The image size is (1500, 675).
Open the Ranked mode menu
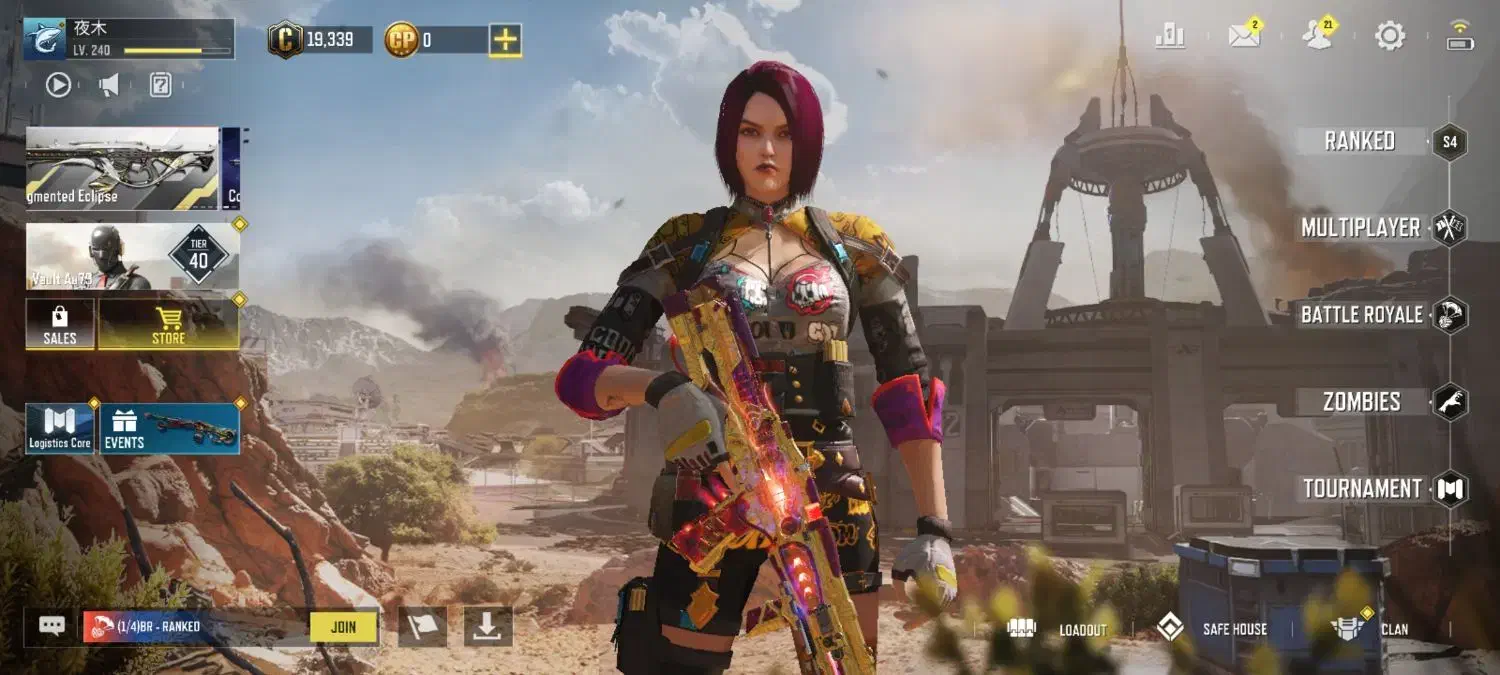(1360, 141)
